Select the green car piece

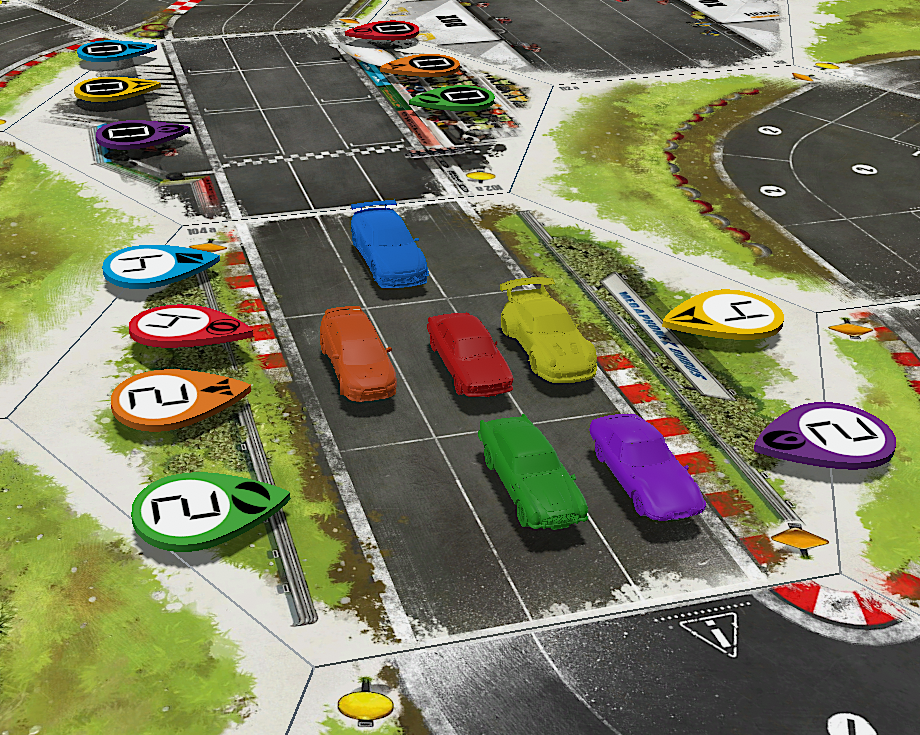click(x=530, y=470)
